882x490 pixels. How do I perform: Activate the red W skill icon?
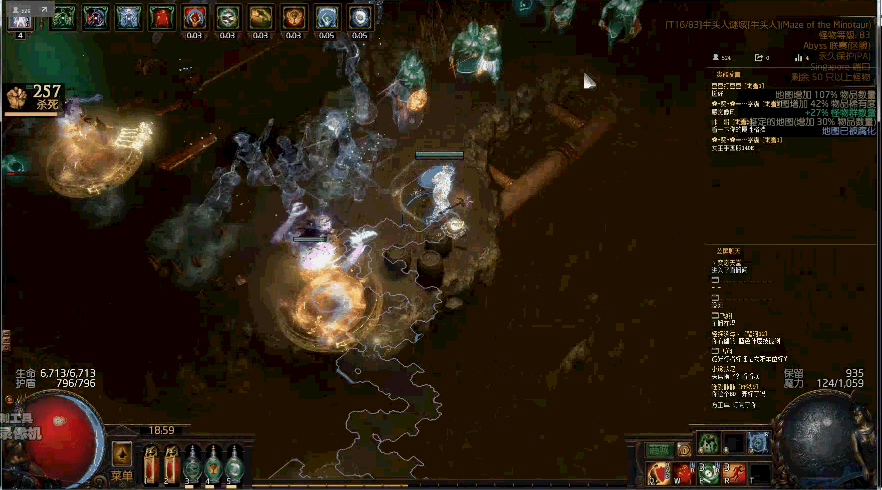pos(684,472)
